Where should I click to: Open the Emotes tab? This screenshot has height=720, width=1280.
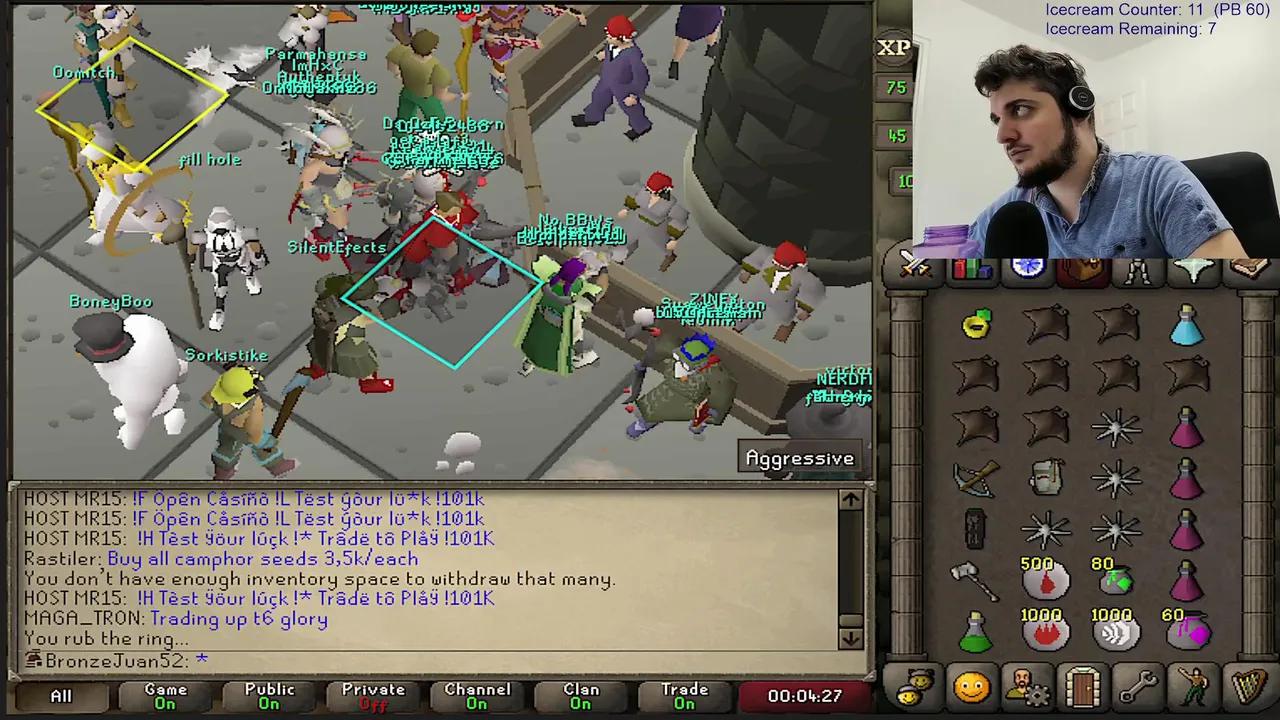coord(1196,687)
